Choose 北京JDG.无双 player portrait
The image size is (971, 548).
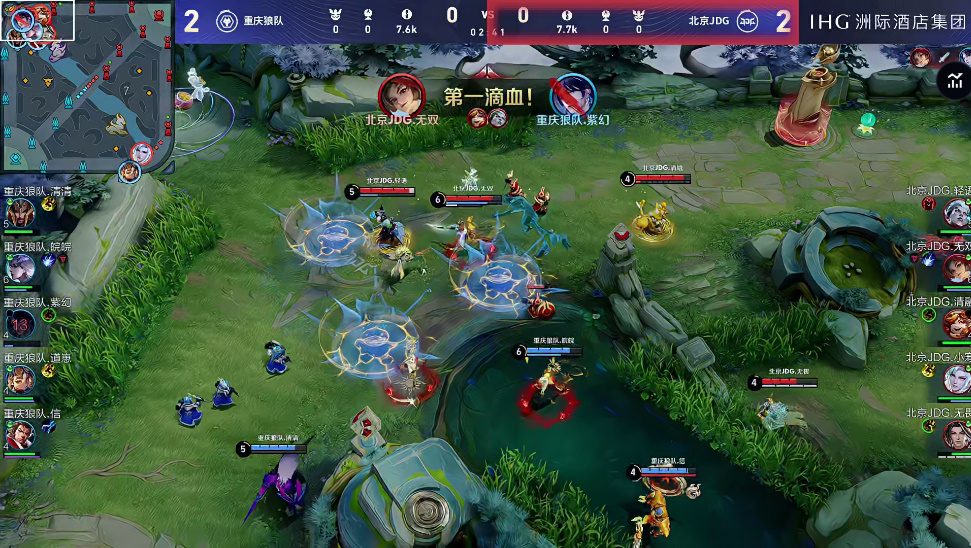(956, 267)
